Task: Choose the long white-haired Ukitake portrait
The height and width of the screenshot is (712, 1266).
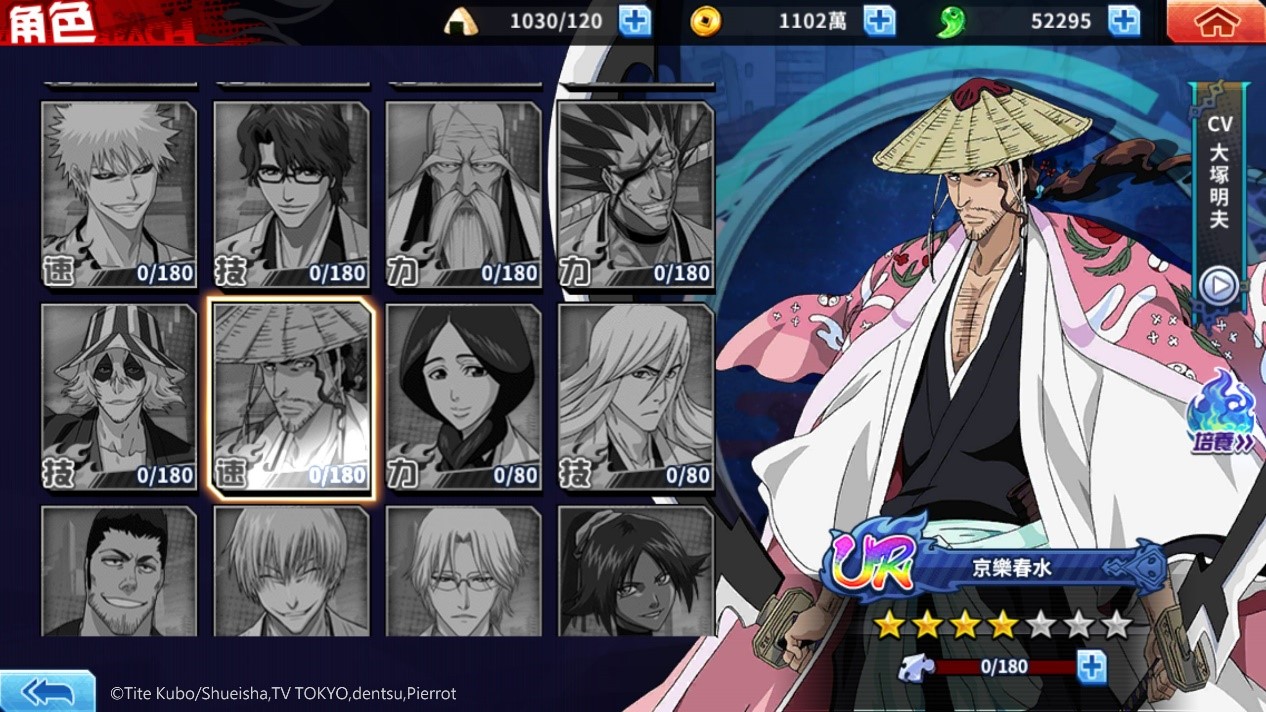Action: 636,397
